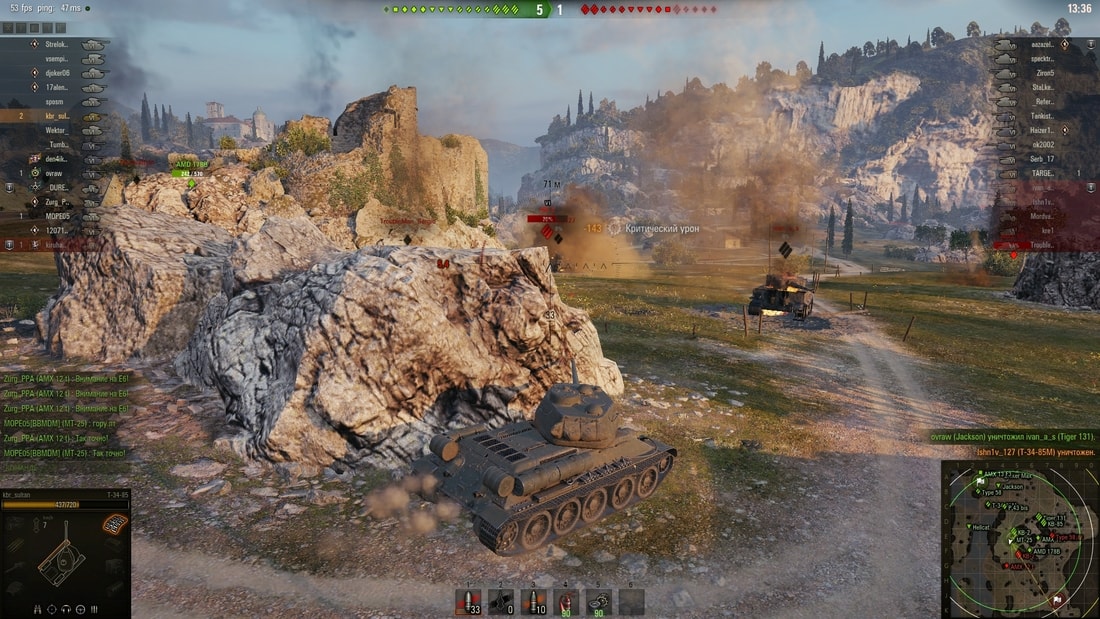This screenshot has width=1100, height=619.
Task: Click the damaged tracks module indicator
Action: point(115,523)
